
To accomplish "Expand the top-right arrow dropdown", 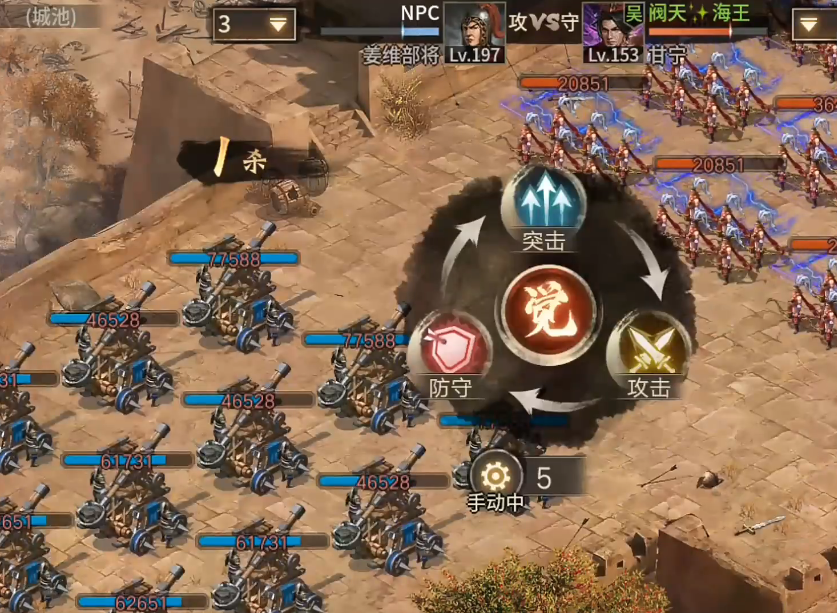I will click(x=812, y=24).
